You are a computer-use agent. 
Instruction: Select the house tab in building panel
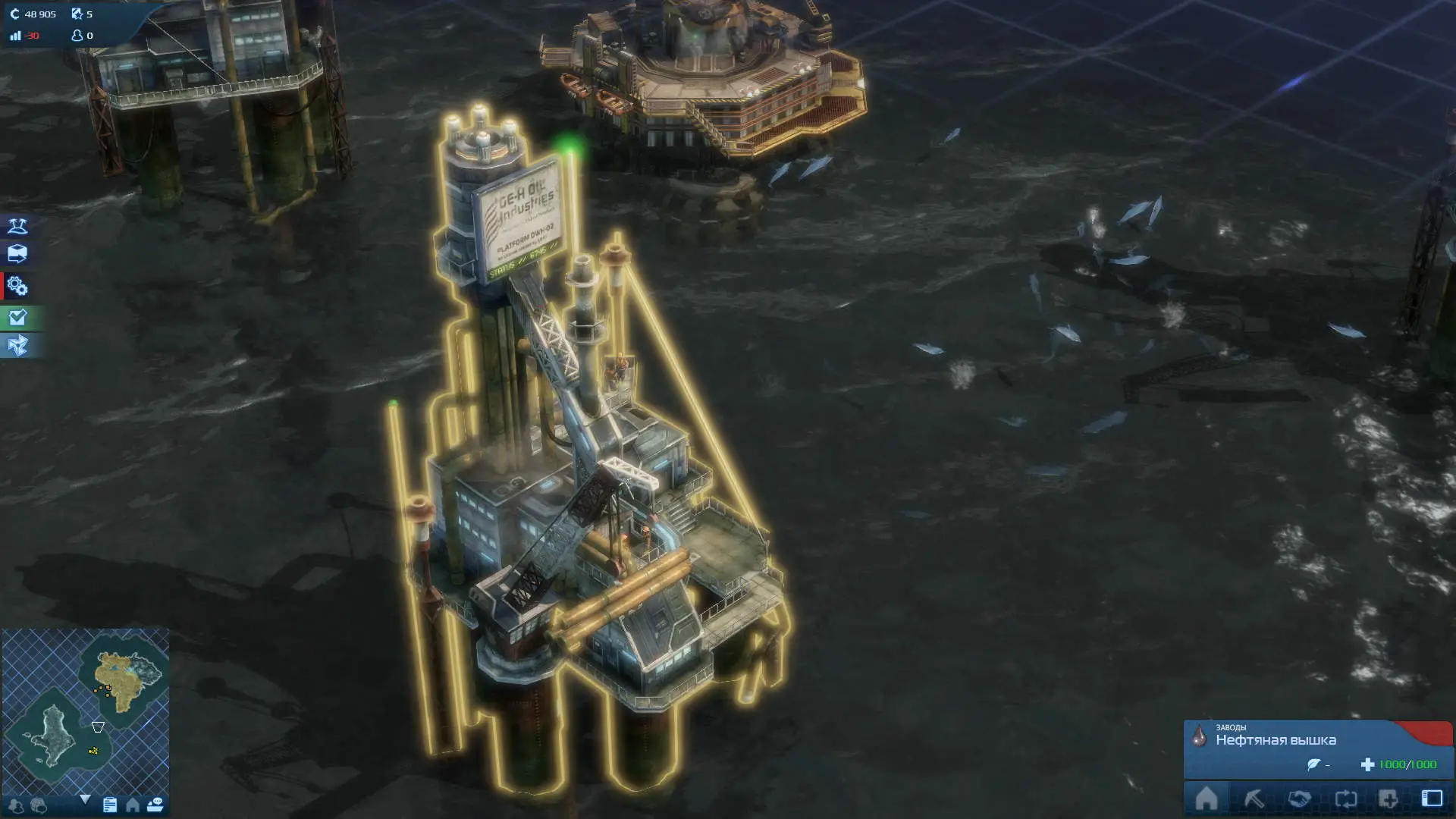pyautogui.click(x=1207, y=799)
